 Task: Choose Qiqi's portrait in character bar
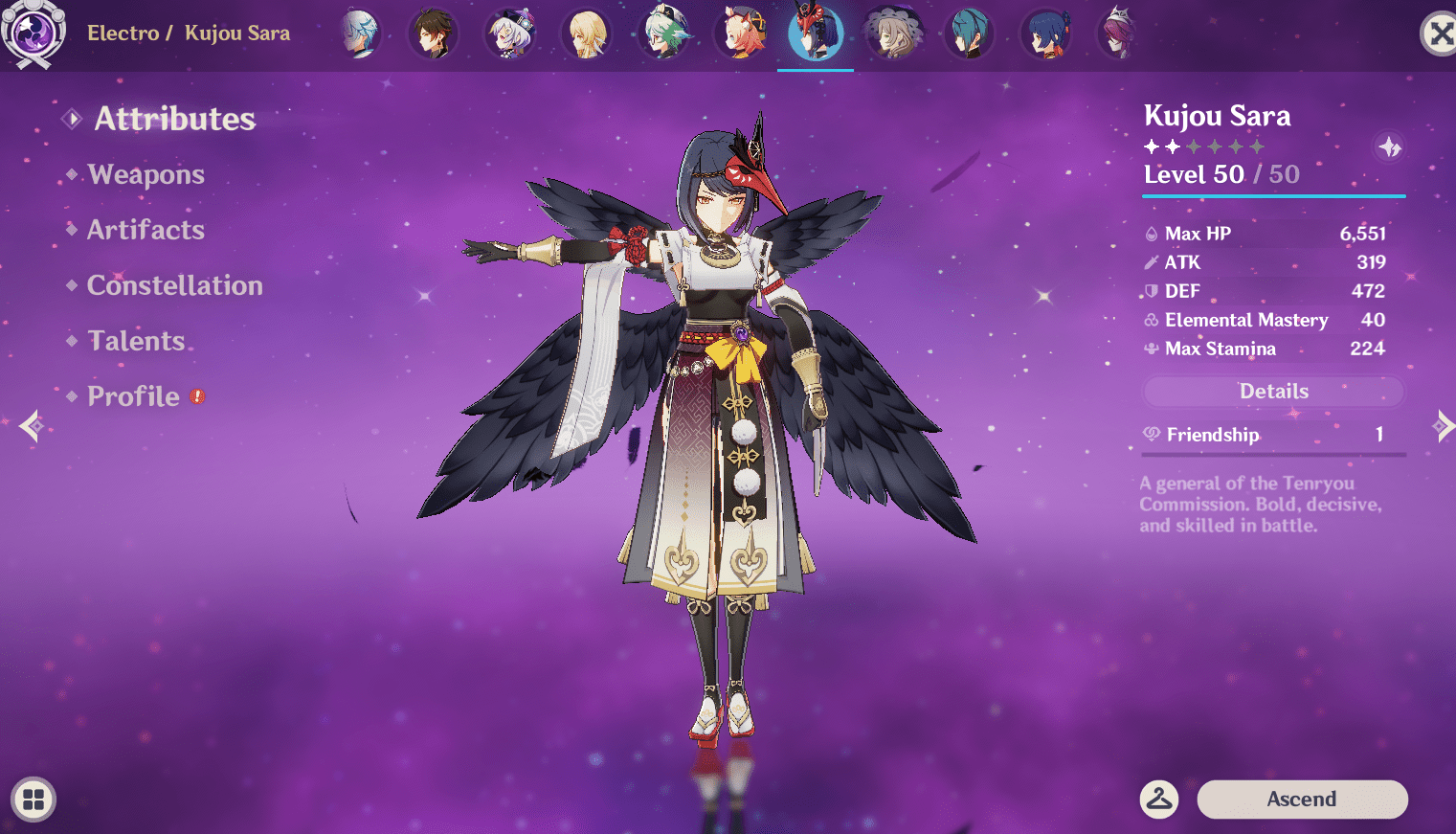pyautogui.click(x=509, y=34)
